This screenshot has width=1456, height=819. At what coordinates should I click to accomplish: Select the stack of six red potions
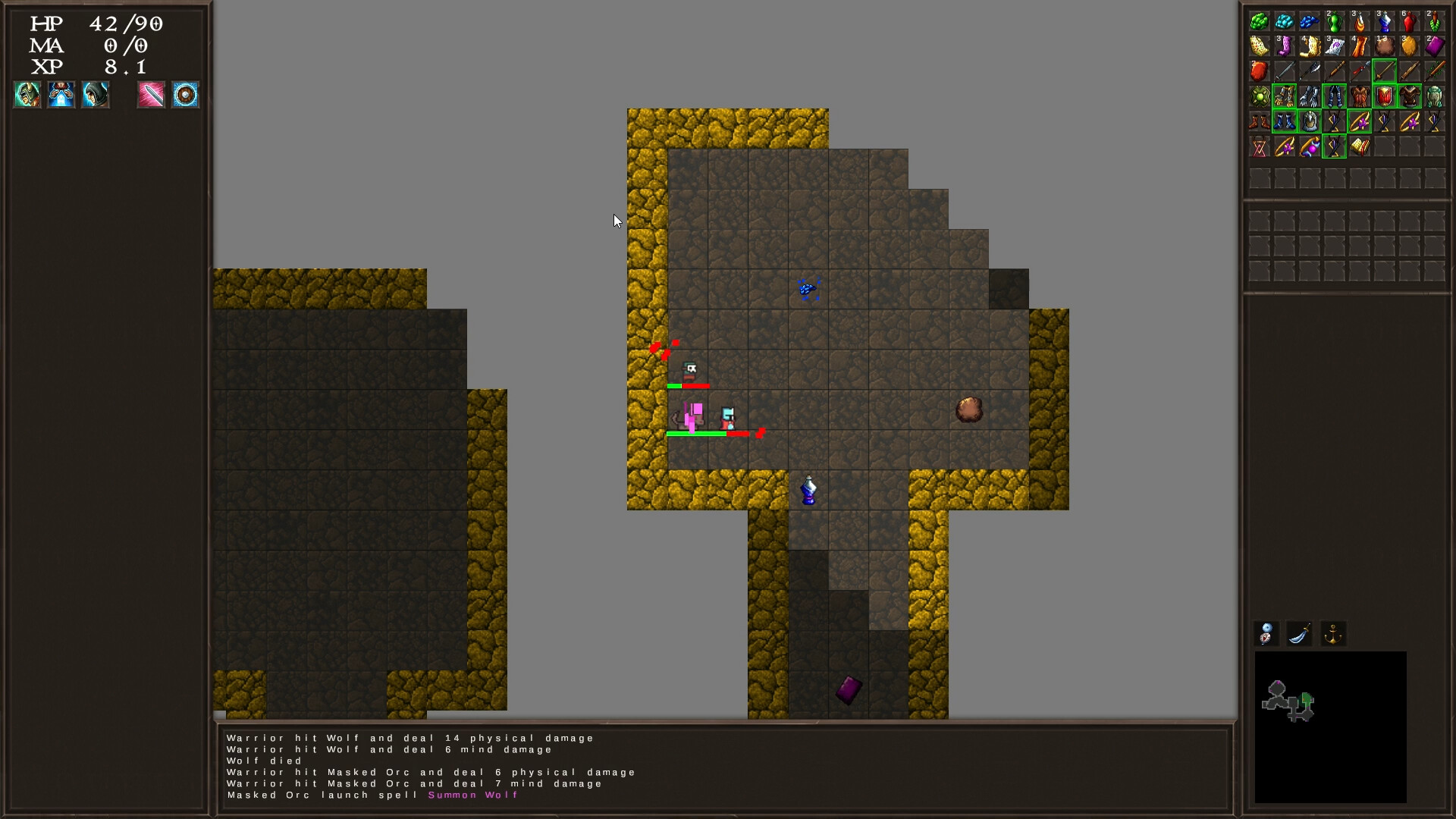click(1410, 21)
